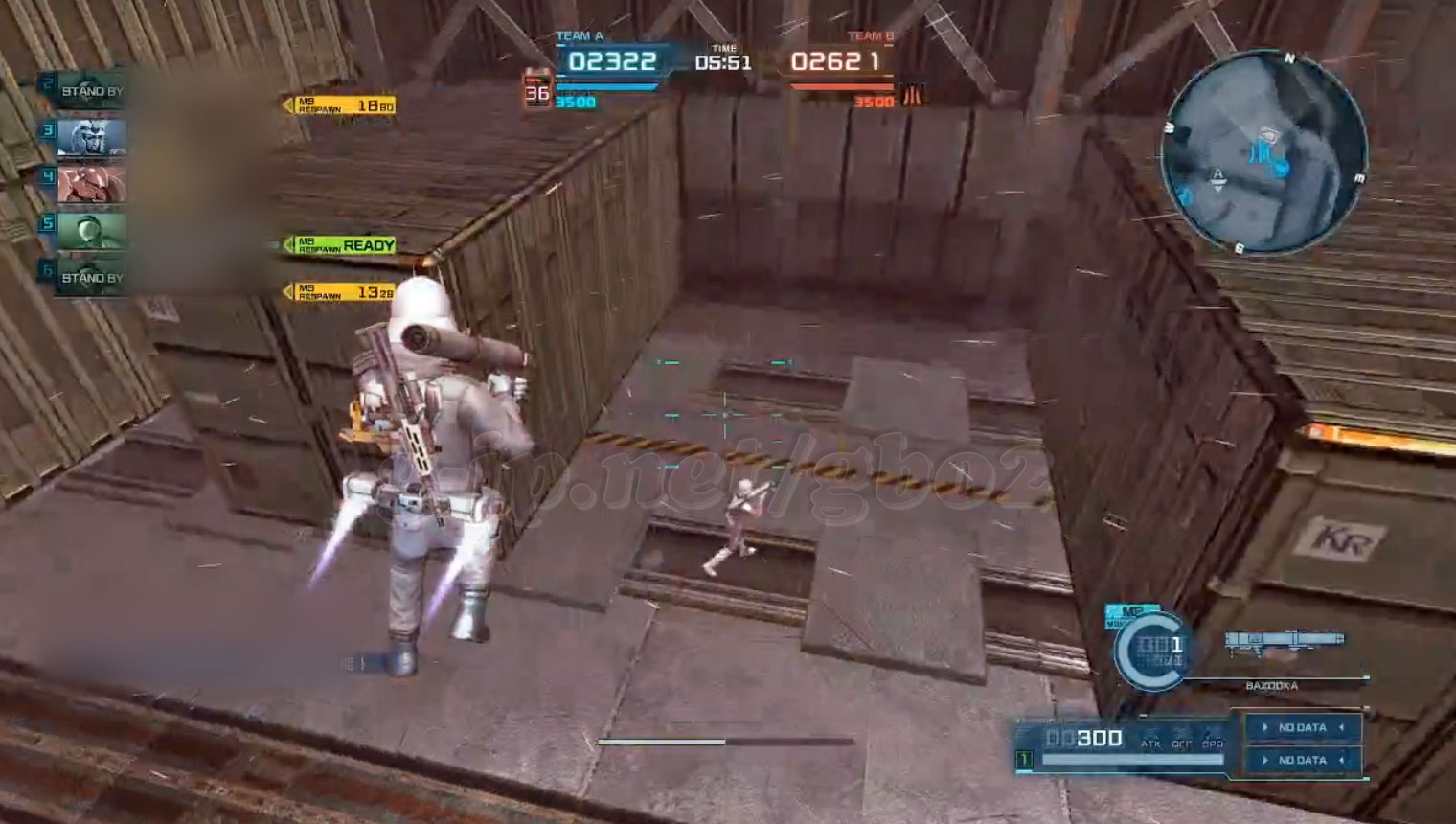Click the DEF boost indicator
The width and height of the screenshot is (1456, 824).
[1182, 743]
